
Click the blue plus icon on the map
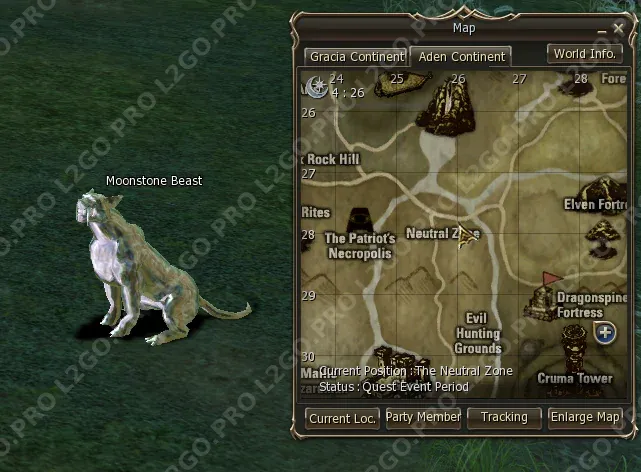(x=604, y=332)
